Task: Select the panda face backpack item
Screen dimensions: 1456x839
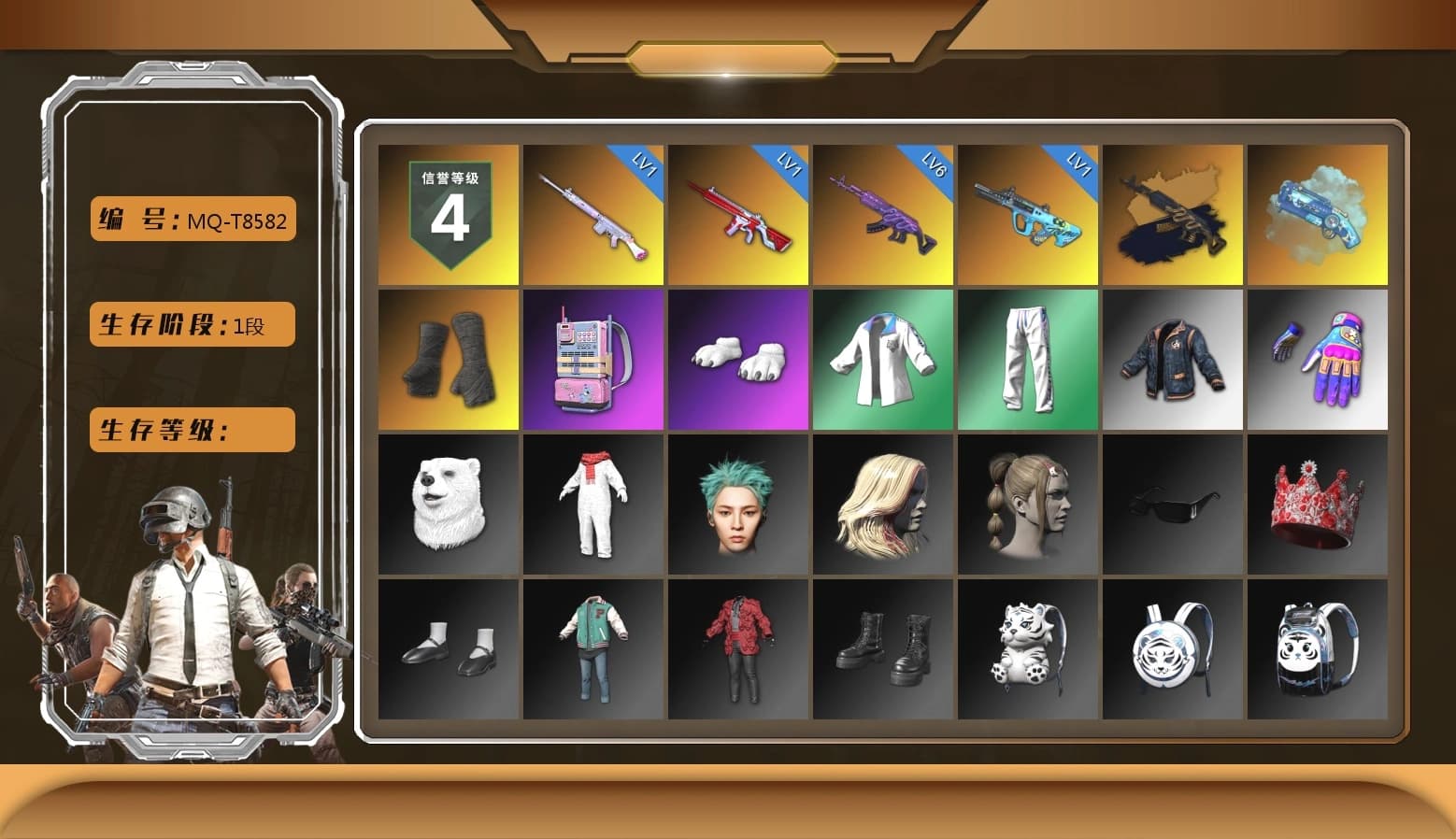Action: [x=1318, y=649]
